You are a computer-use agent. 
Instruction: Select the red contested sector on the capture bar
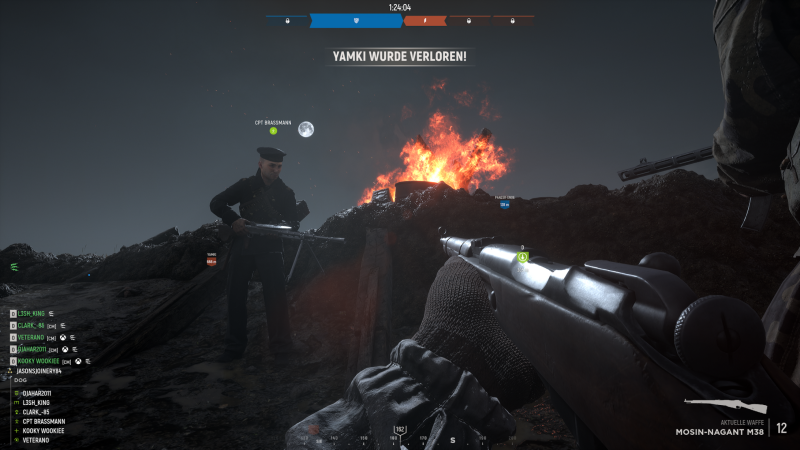coord(425,20)
